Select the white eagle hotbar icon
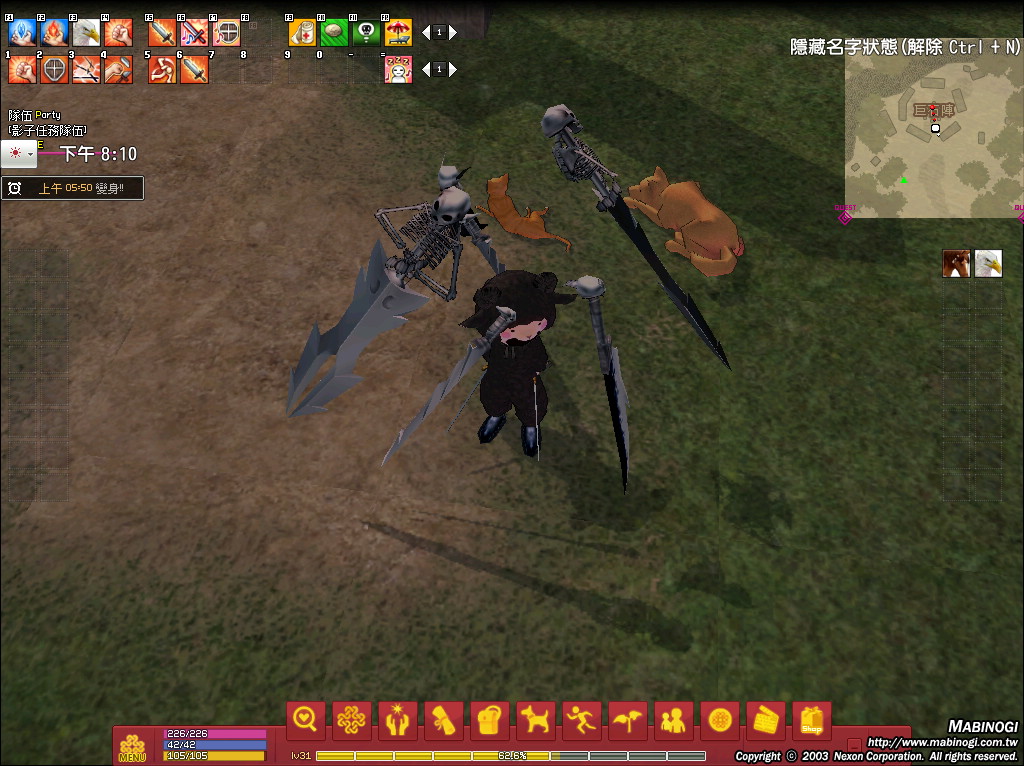Viewport: 1024px width, 766px height. pyautogui.click(x=86, y=33)
